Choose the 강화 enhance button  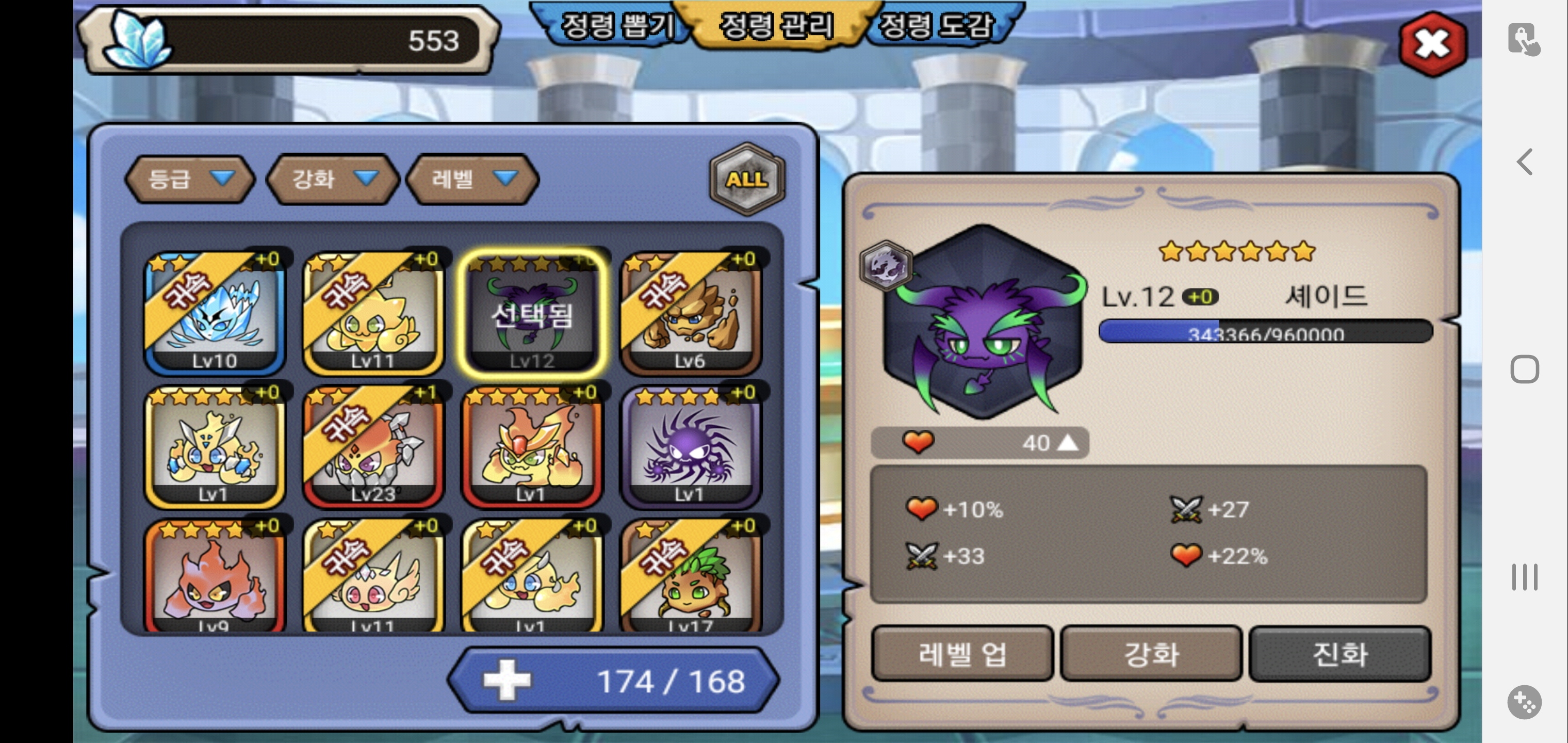[1150, 654]
